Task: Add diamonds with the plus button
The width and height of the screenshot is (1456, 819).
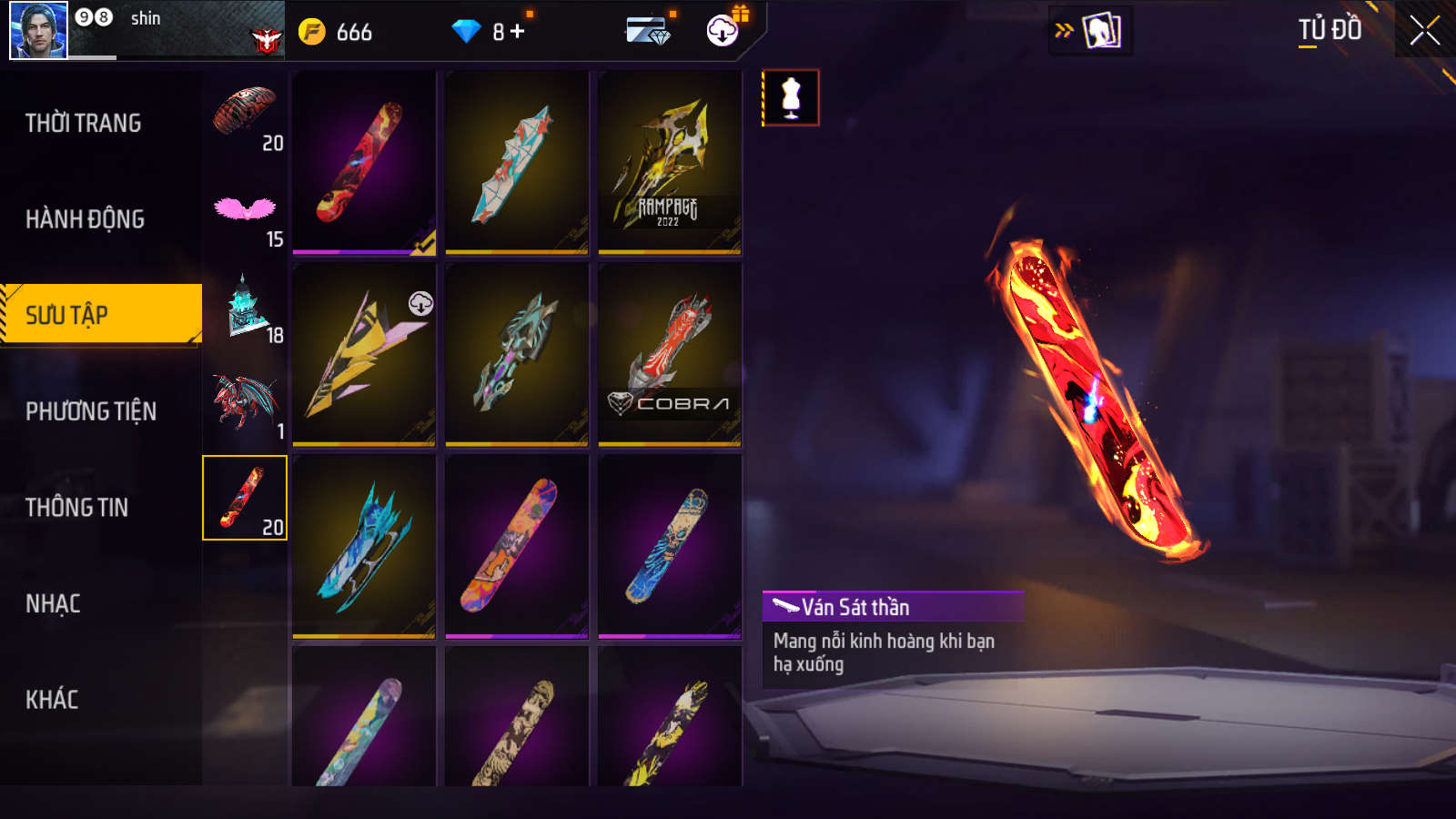Action: [518, 32]
